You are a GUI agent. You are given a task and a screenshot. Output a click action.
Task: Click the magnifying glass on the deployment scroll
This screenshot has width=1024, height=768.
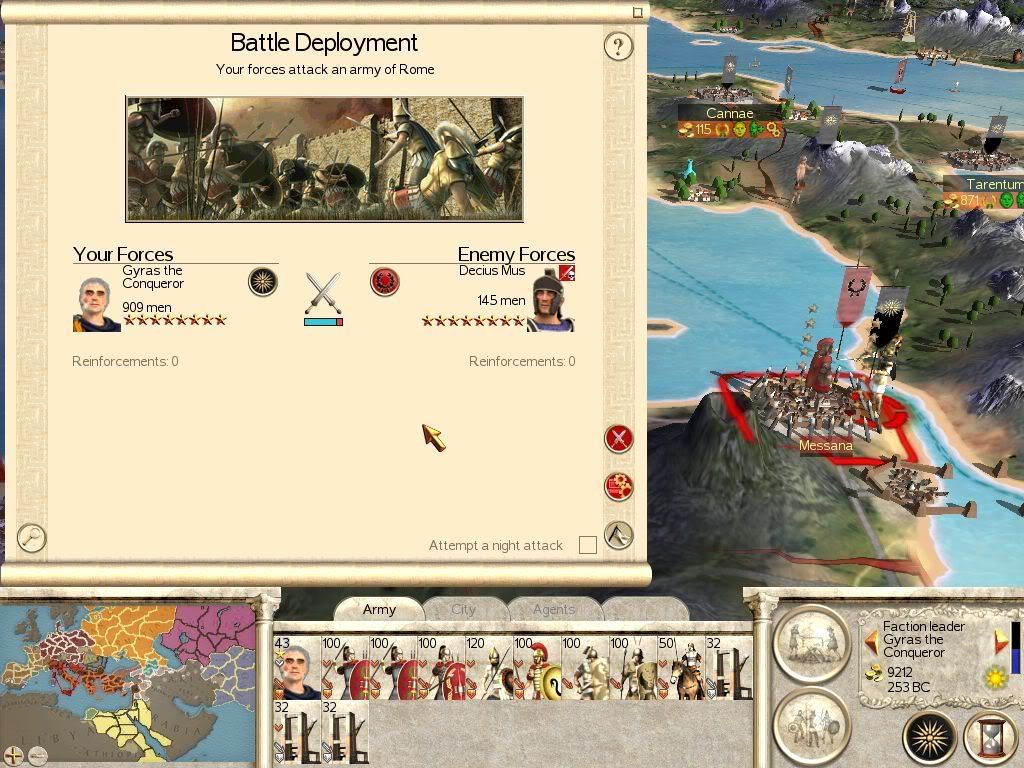point(32,537)
